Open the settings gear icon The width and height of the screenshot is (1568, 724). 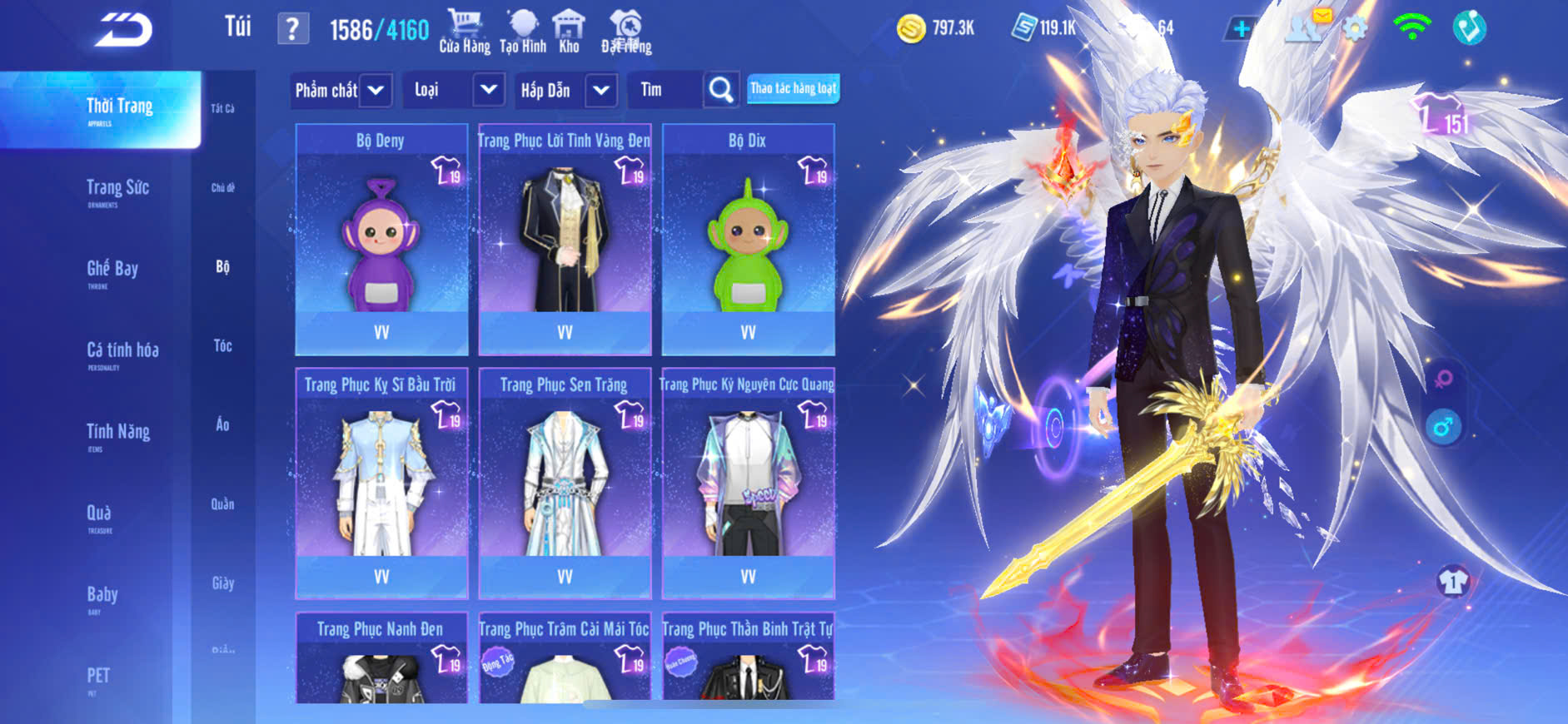coord(1355,29)
